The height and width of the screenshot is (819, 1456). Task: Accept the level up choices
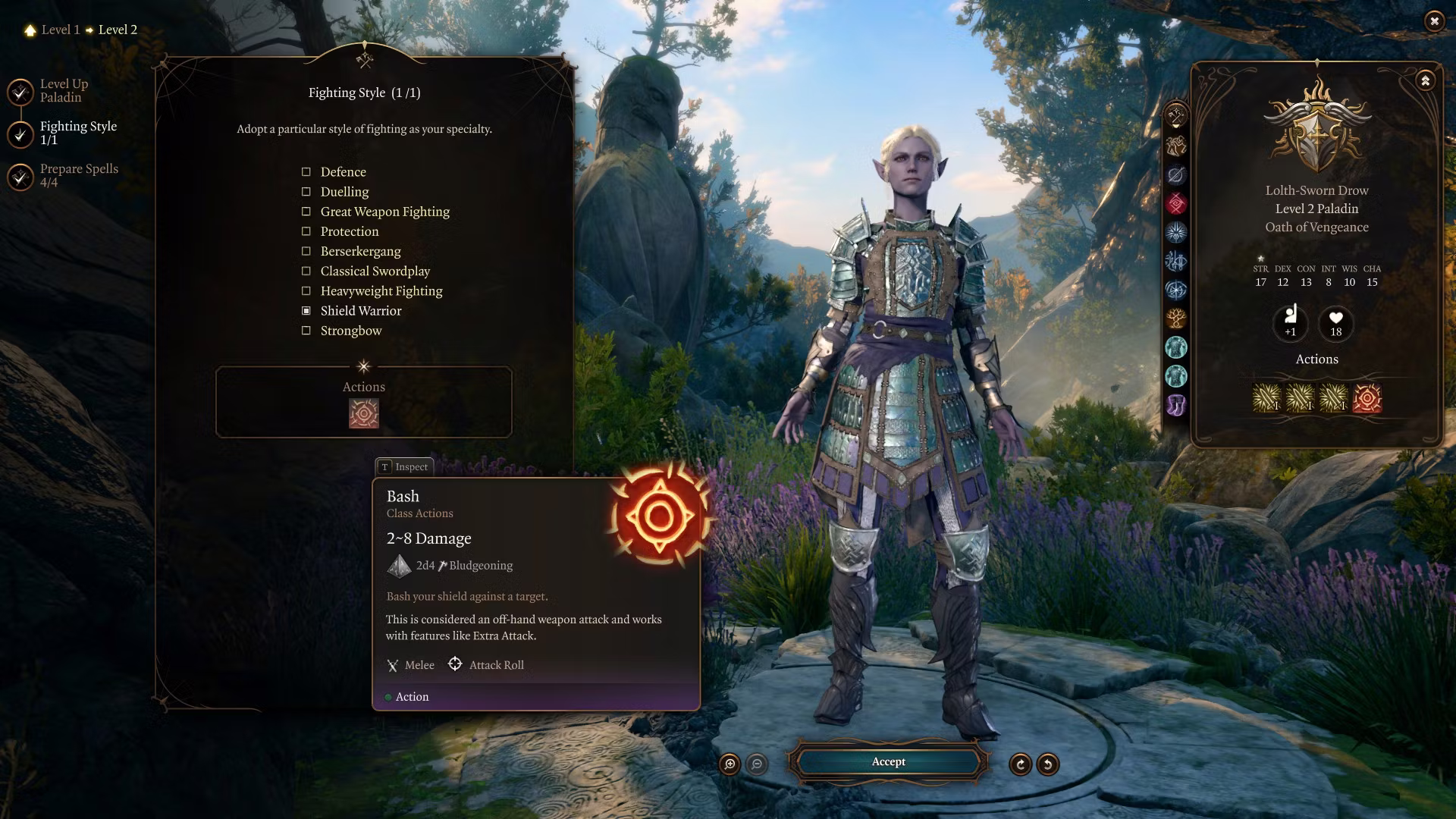point(888,762)
